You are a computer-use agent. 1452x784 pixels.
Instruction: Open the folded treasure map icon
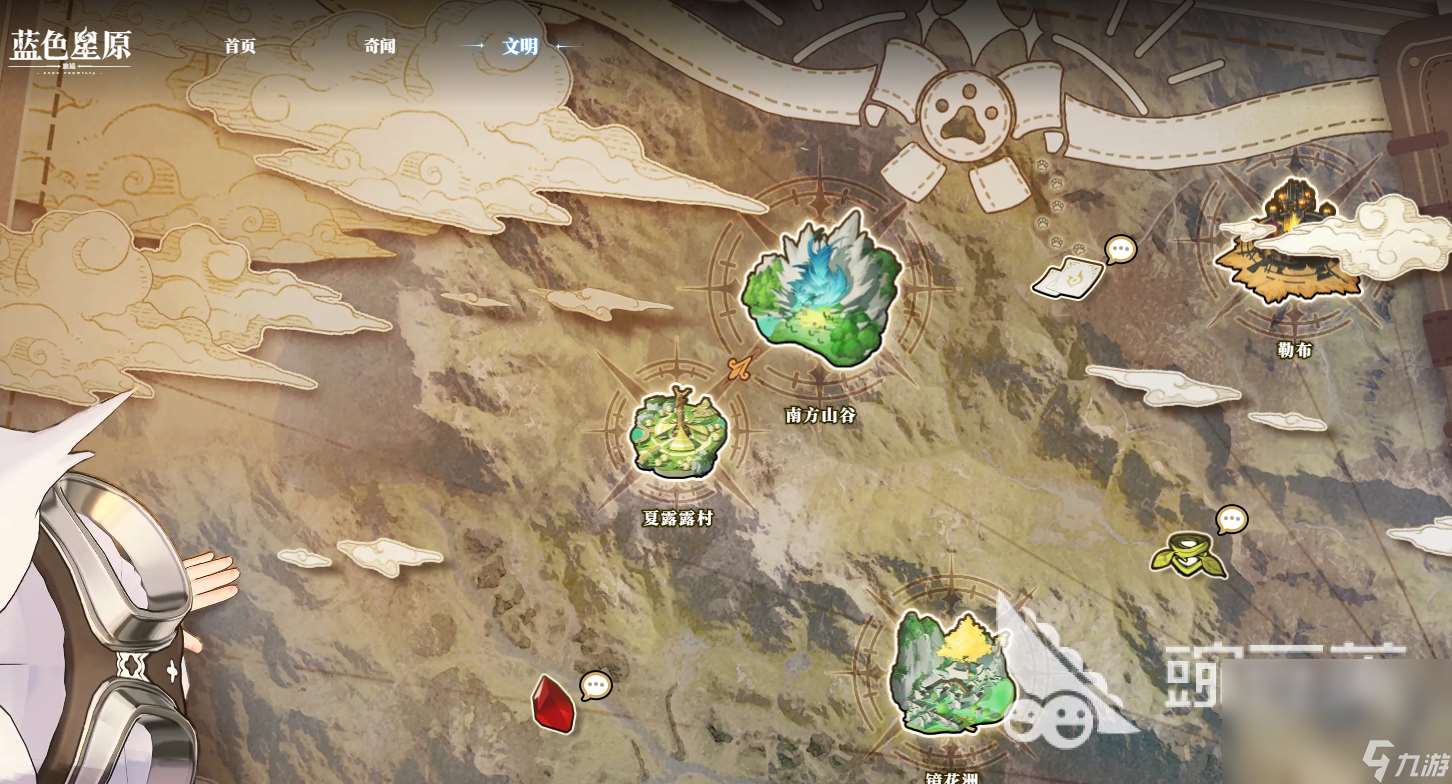pyautogui.click(x=1070, y=280)
